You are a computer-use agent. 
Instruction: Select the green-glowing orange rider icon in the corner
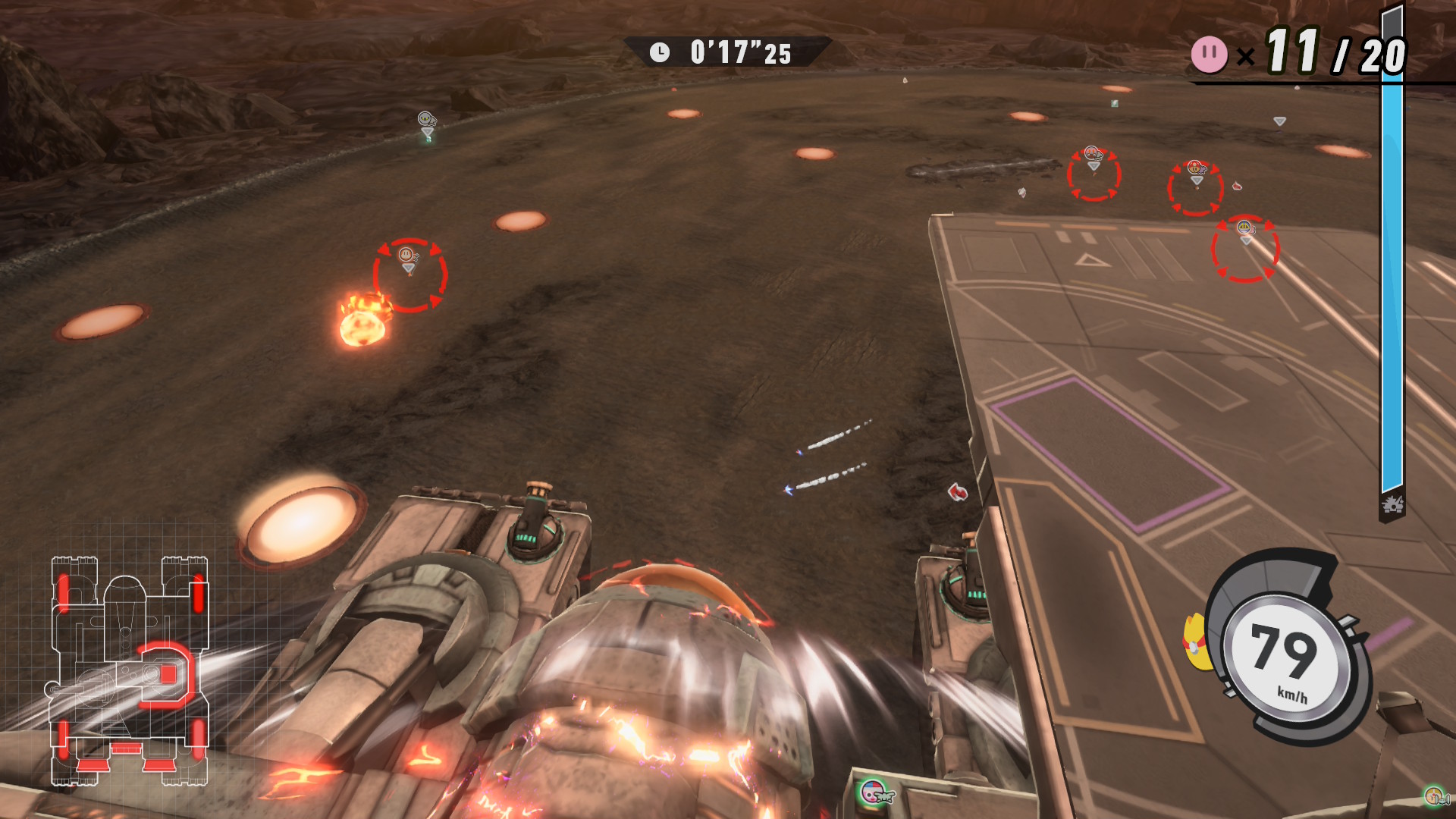click(x=1433, y=795)
